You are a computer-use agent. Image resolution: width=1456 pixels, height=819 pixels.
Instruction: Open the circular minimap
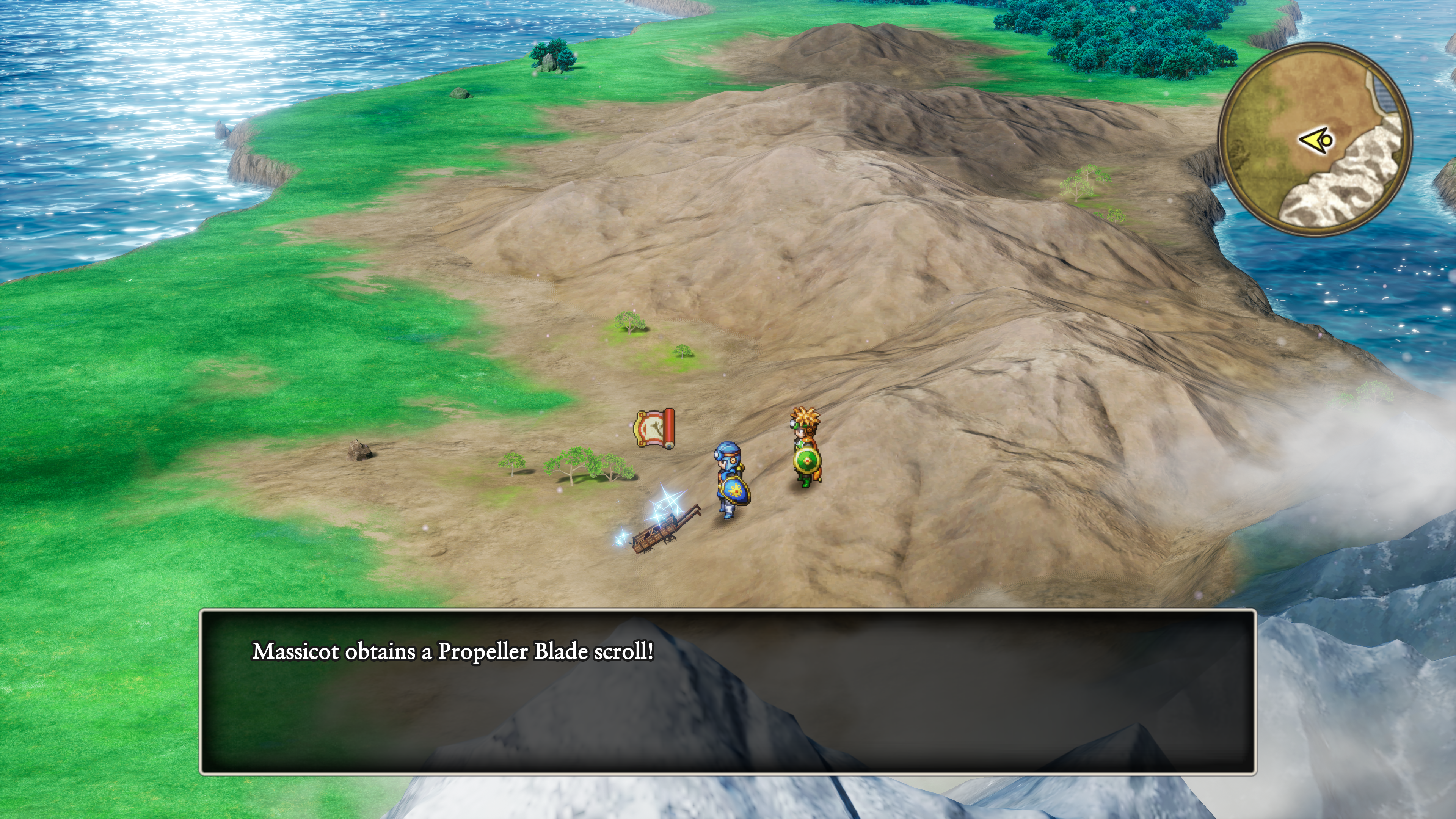click(x=1315, y=139)
